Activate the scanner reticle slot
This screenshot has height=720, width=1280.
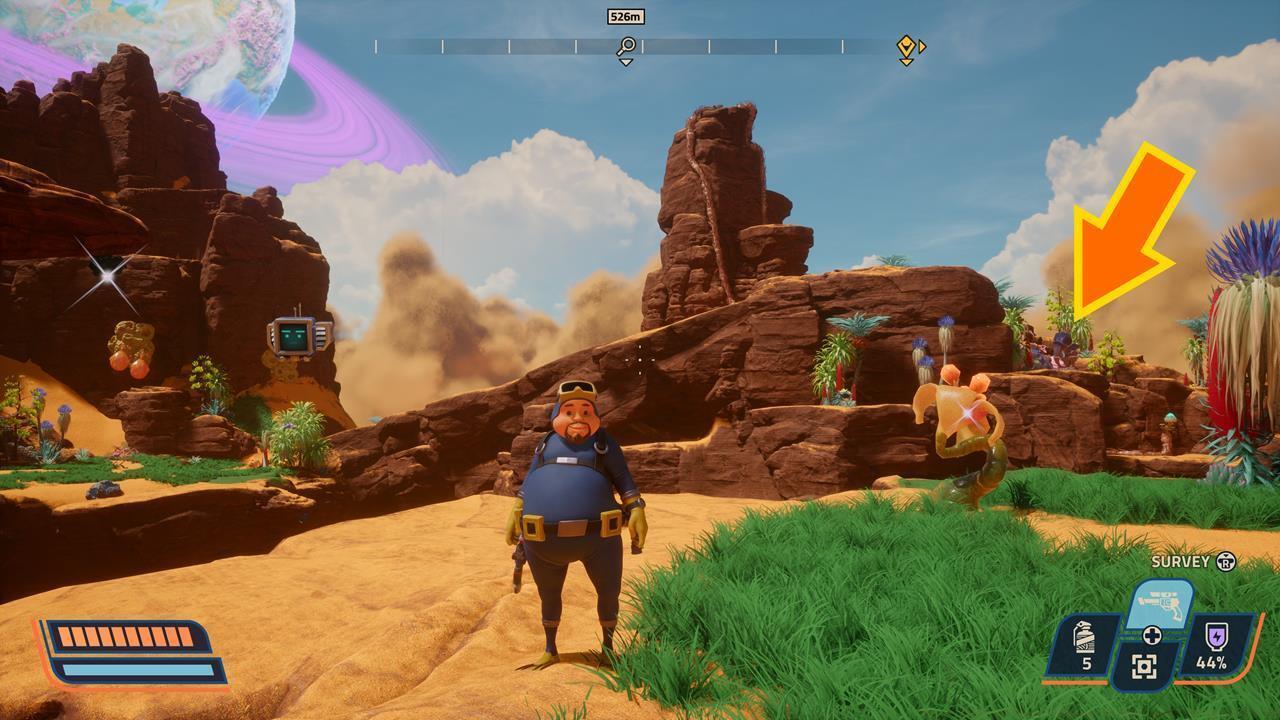1145,667
